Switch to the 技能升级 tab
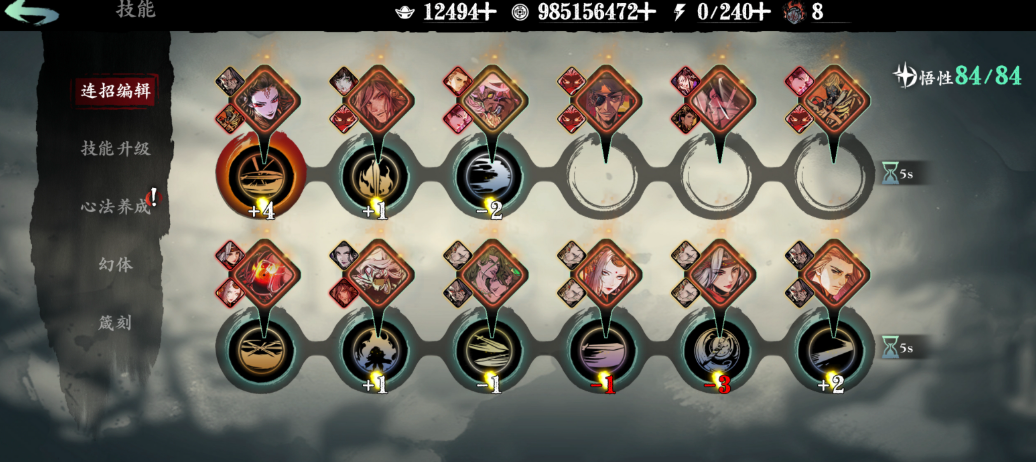Viewport: 1036px width, 462px height. coord(116,148)
